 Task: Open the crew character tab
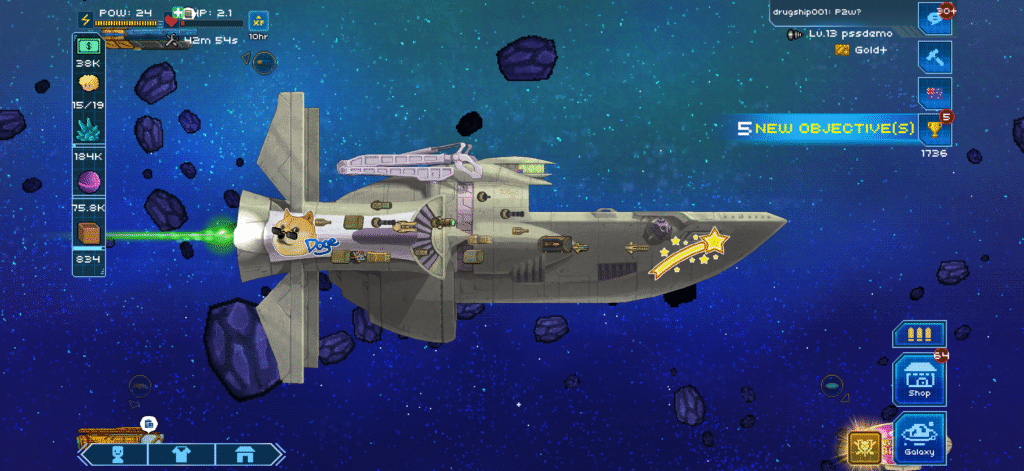[118, 454]
